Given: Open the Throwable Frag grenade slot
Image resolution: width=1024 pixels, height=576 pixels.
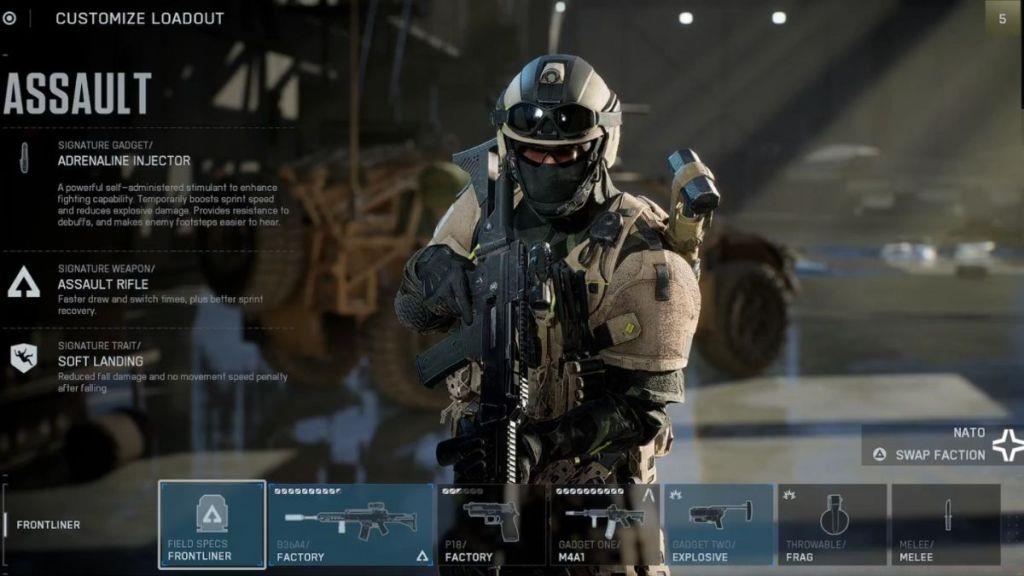Looking at the screenshot, I should (x=832, y=524).
